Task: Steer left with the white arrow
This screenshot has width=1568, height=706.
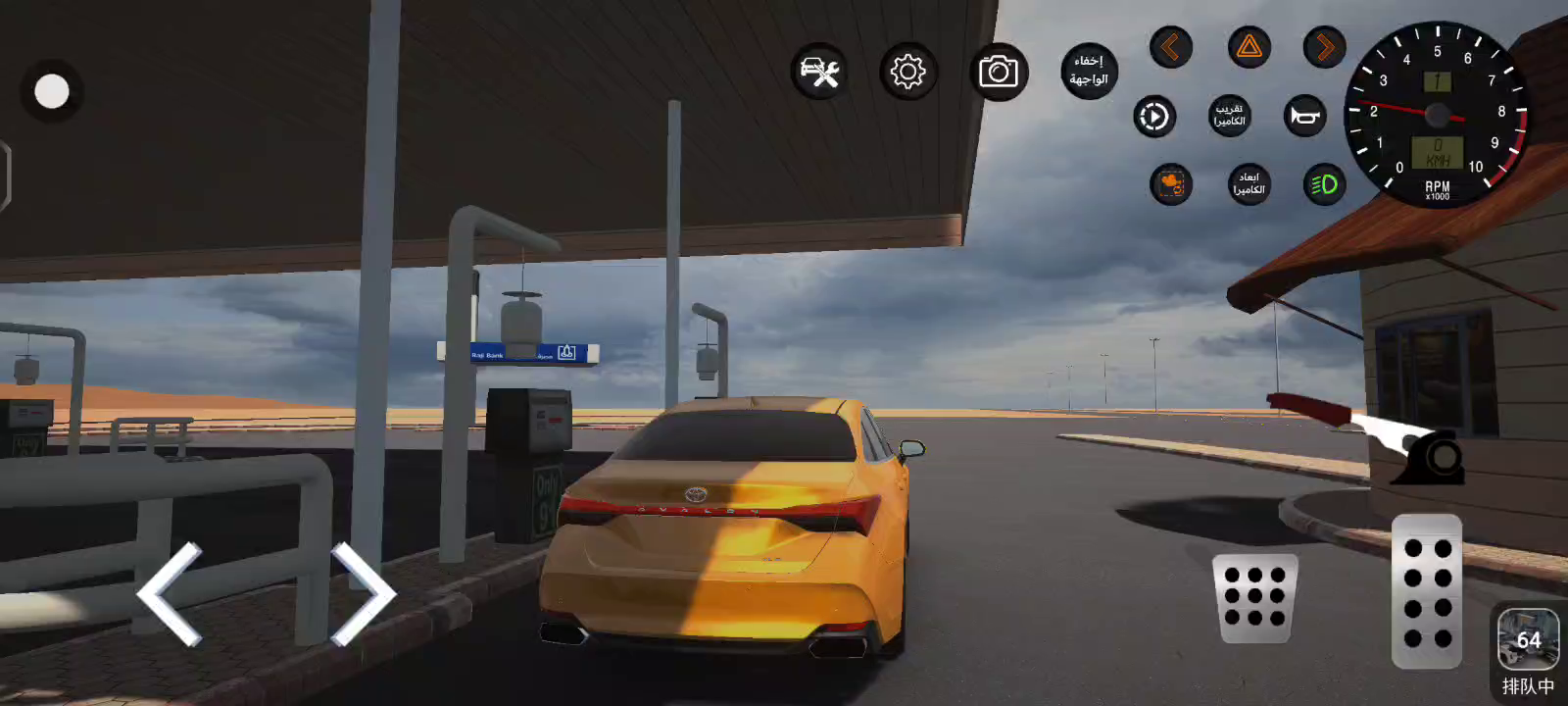Action: [x=171, y=594]
